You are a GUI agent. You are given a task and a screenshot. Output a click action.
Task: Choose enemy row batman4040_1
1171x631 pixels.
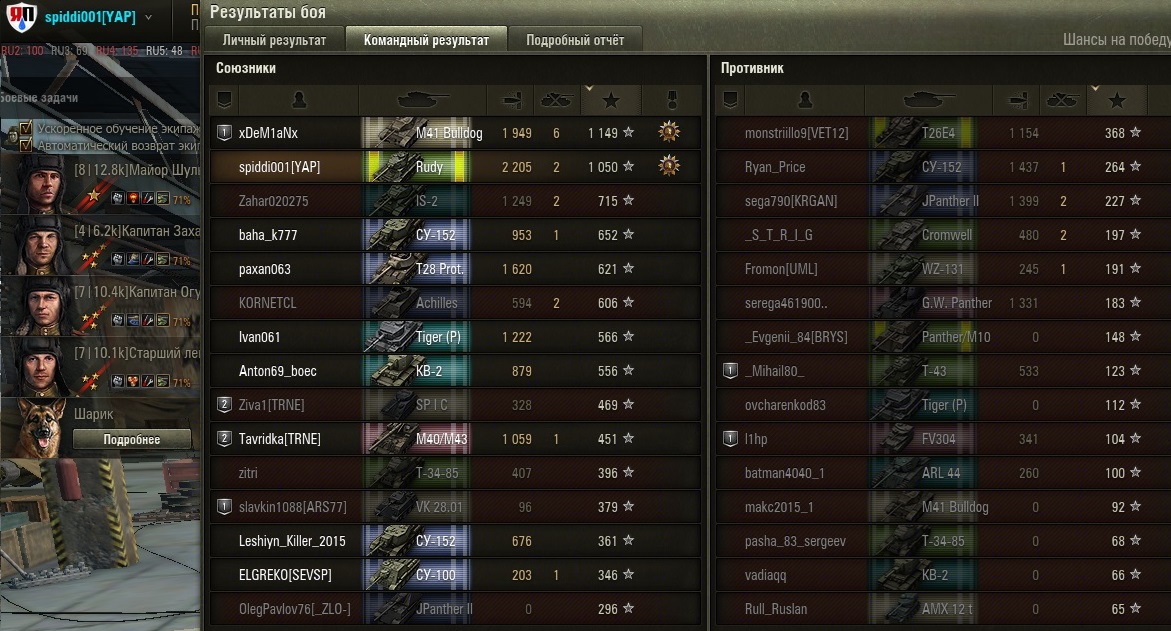click(784, 473)
